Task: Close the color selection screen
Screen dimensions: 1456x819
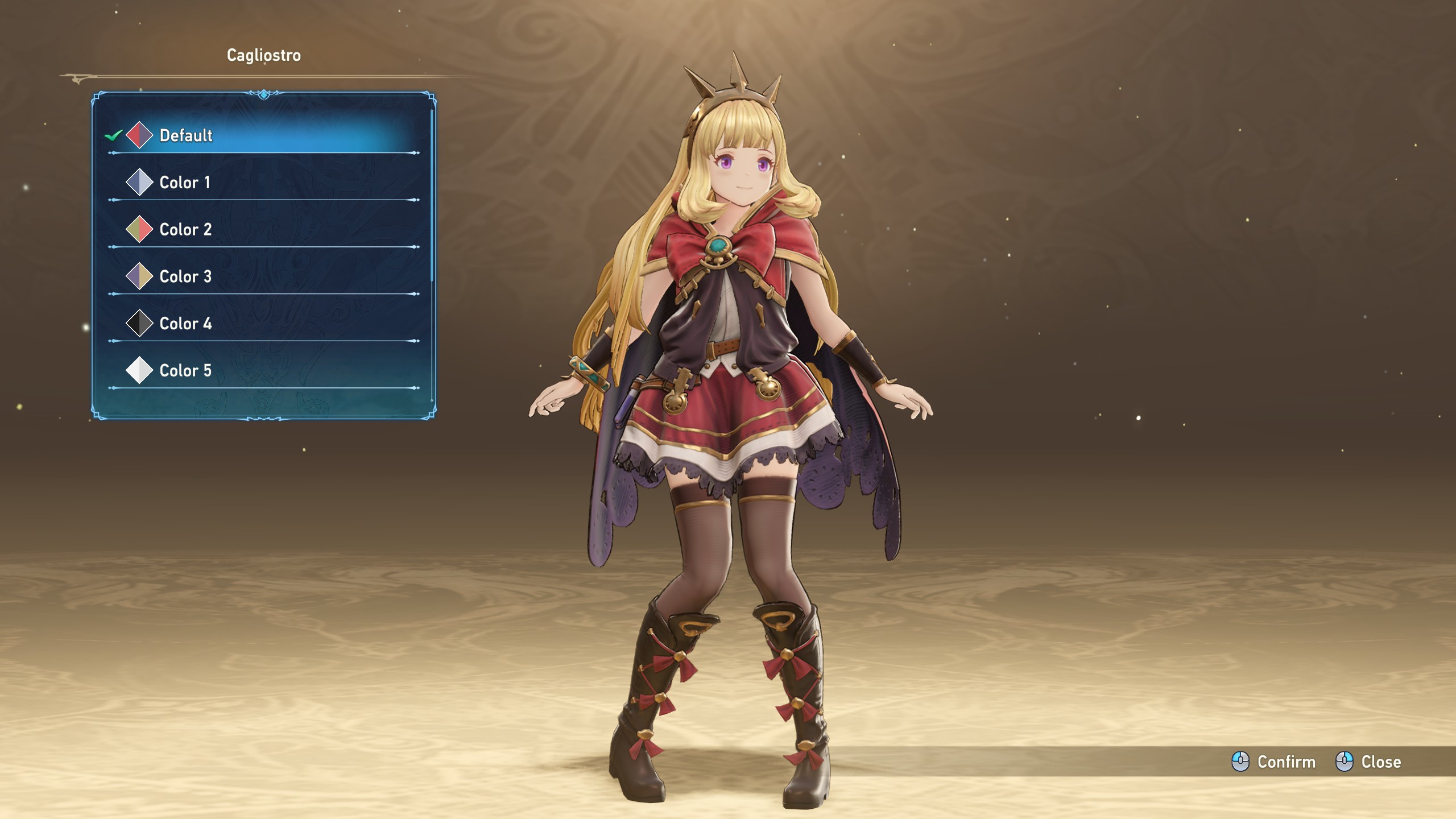Action: 1368,762
